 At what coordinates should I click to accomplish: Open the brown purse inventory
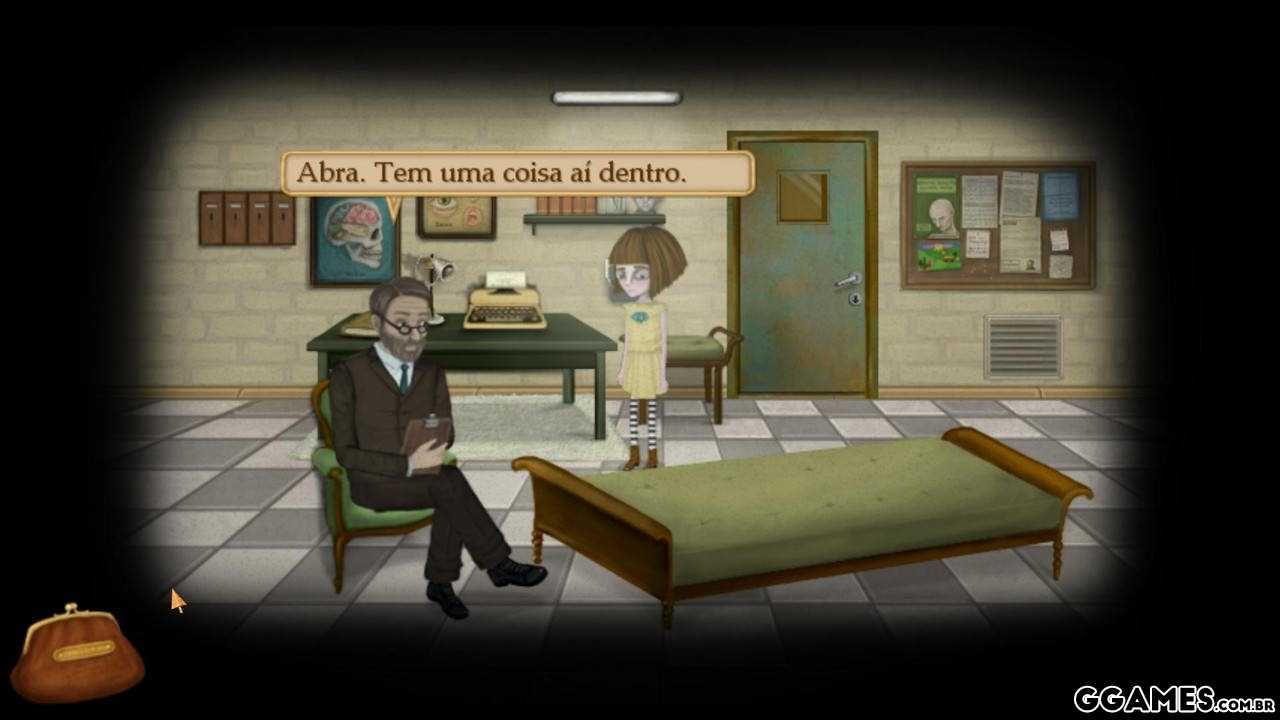click(78, 655)
